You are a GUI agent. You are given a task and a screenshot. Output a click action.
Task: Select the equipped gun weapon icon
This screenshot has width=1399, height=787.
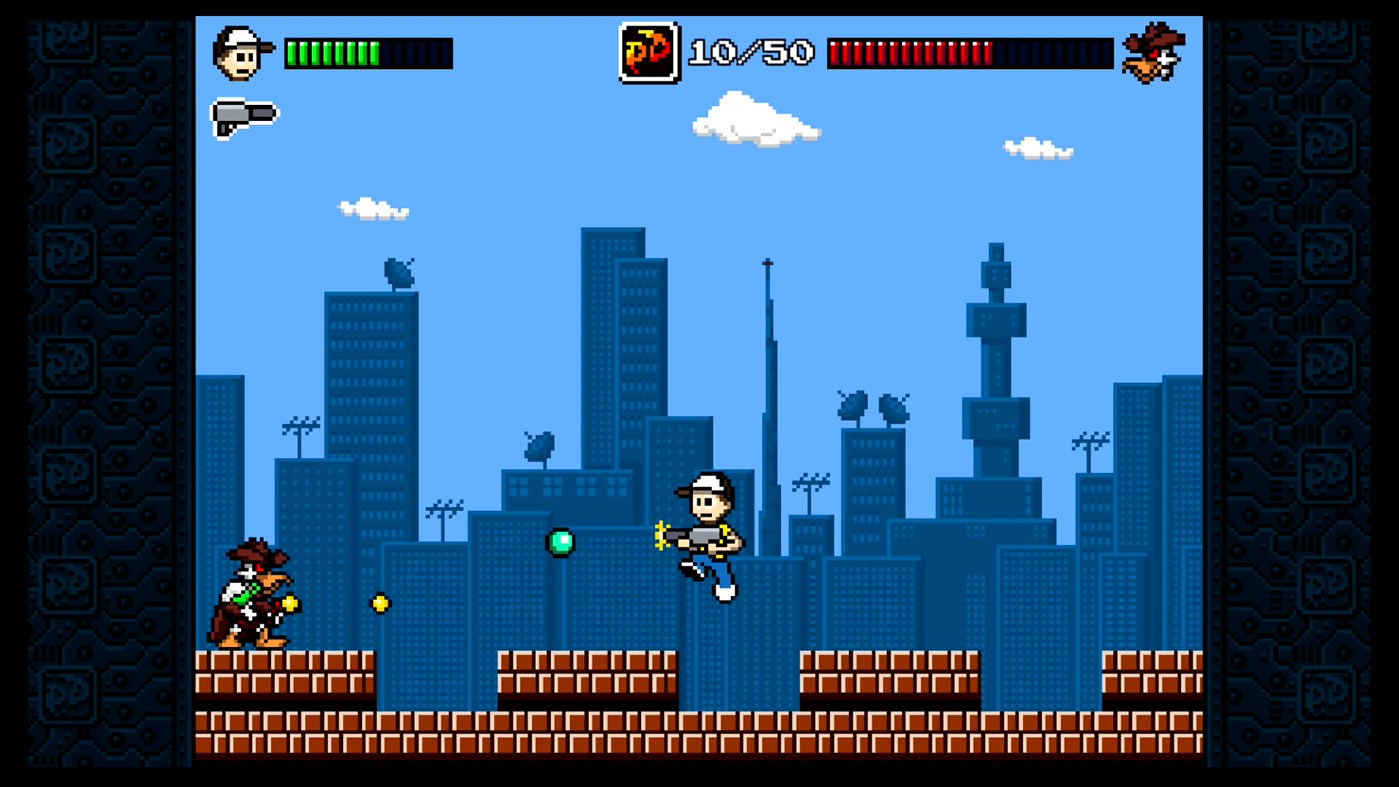click(x=245, y=117)
